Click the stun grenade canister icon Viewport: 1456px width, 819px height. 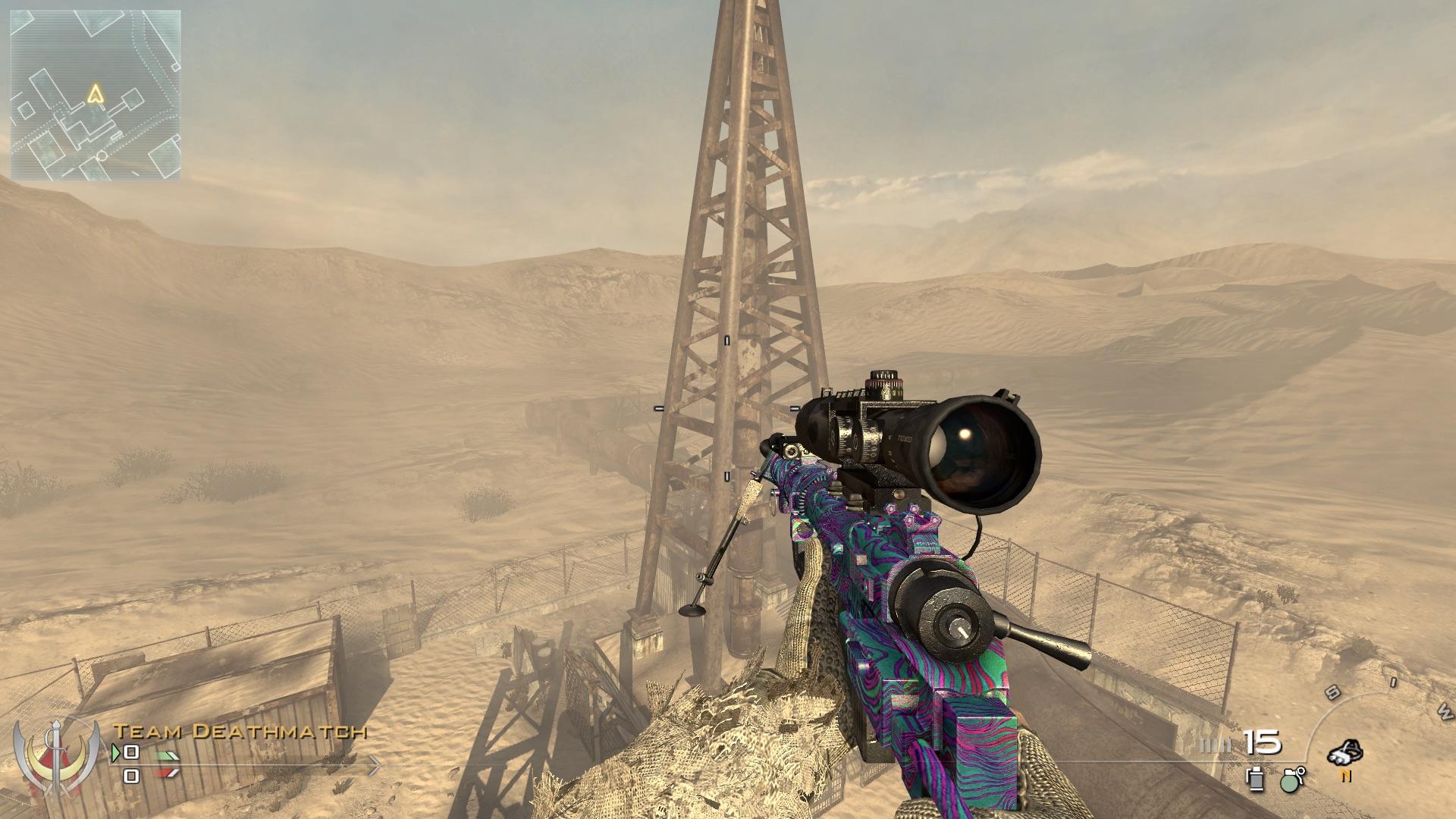tap(1254, 781)
